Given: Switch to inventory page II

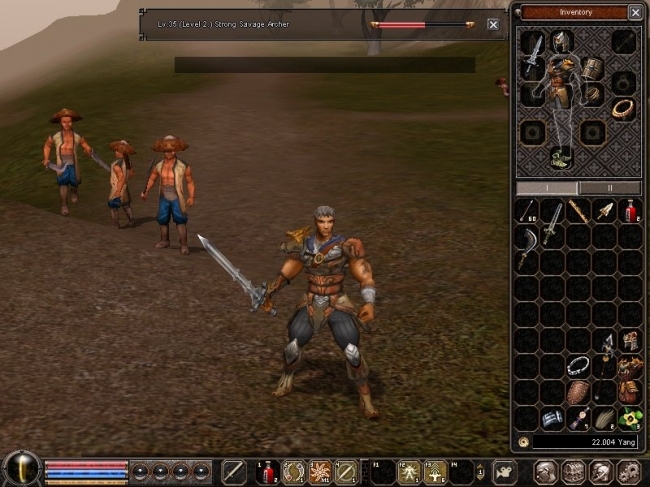Looking at the screenshot, I should [x=610, y=188].
